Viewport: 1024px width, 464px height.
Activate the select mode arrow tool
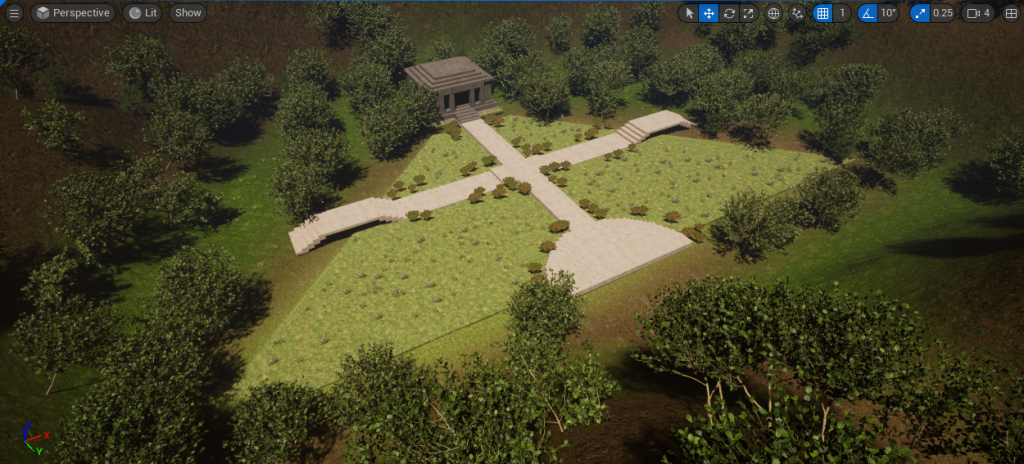point(689,13)
